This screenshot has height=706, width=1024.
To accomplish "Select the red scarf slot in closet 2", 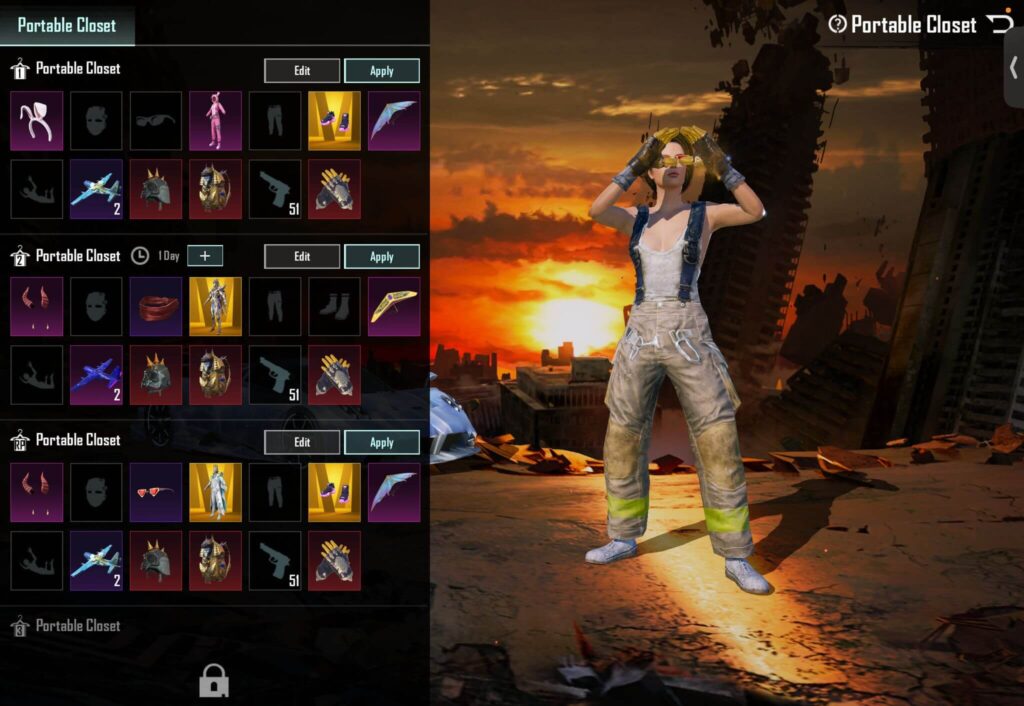I will (x=156, y=307).
